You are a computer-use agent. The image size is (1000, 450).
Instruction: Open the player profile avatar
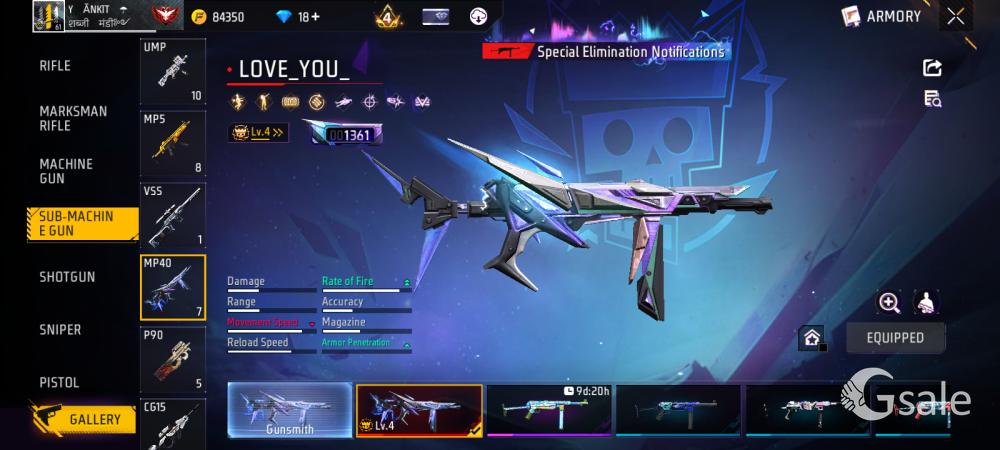click(48, 16)
